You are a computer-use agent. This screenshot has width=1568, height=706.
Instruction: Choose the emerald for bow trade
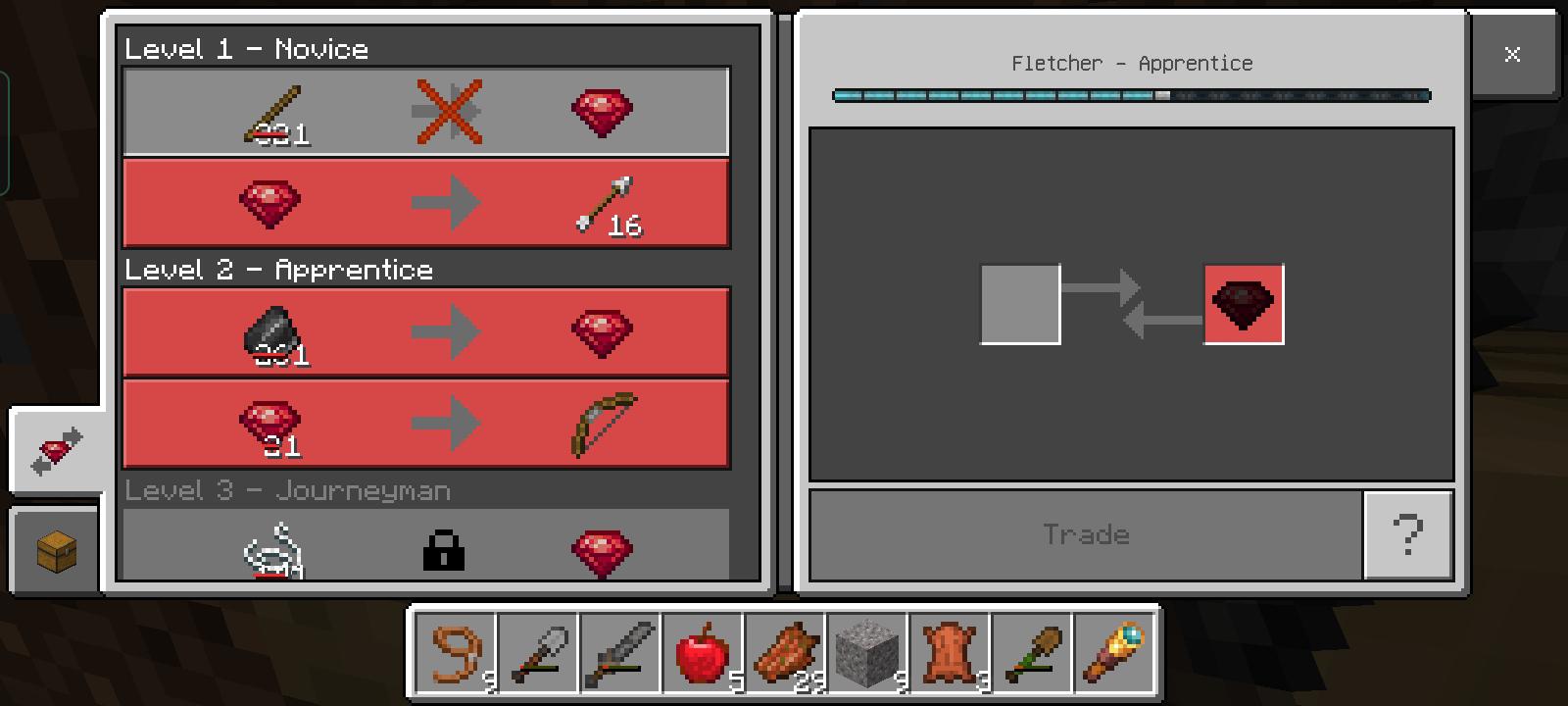[x=424, y=423]
